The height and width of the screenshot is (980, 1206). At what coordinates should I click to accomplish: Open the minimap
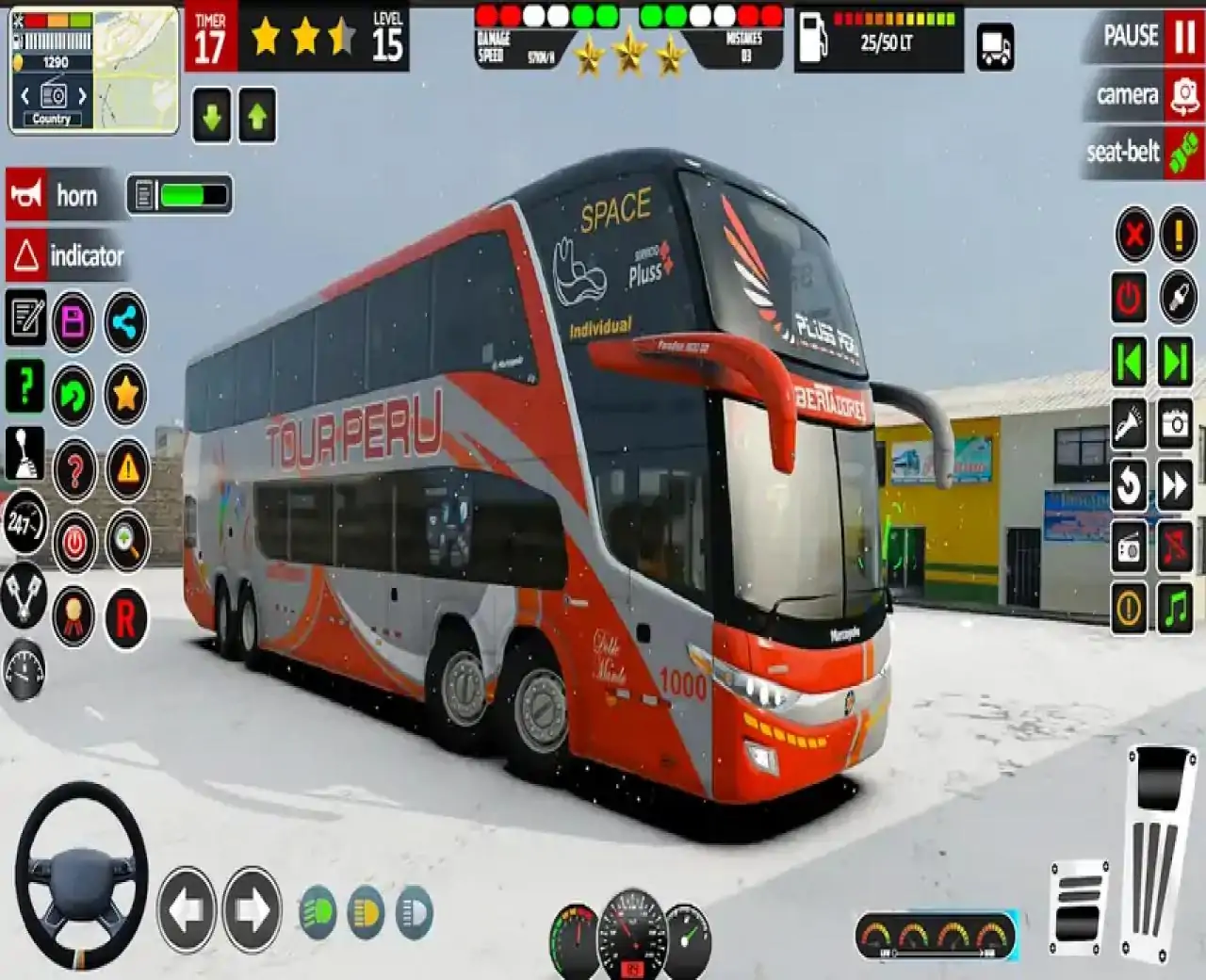[137, 69]
